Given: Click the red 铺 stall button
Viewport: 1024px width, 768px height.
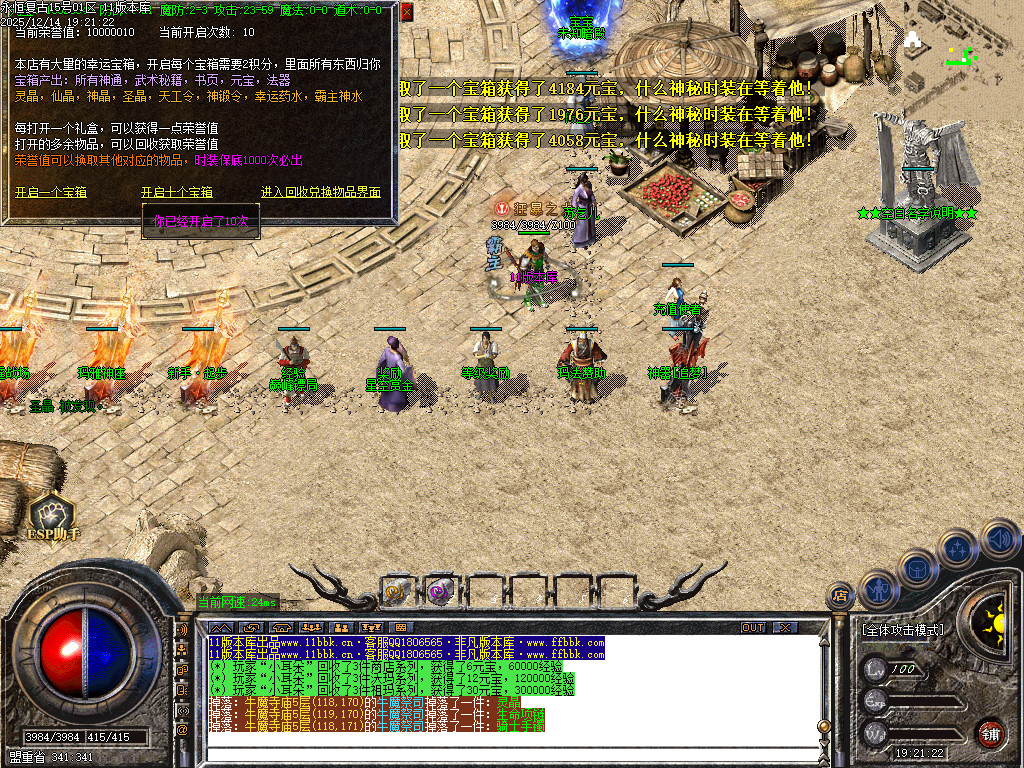Looking at the screenshot, I should click(x=990, y=733).
